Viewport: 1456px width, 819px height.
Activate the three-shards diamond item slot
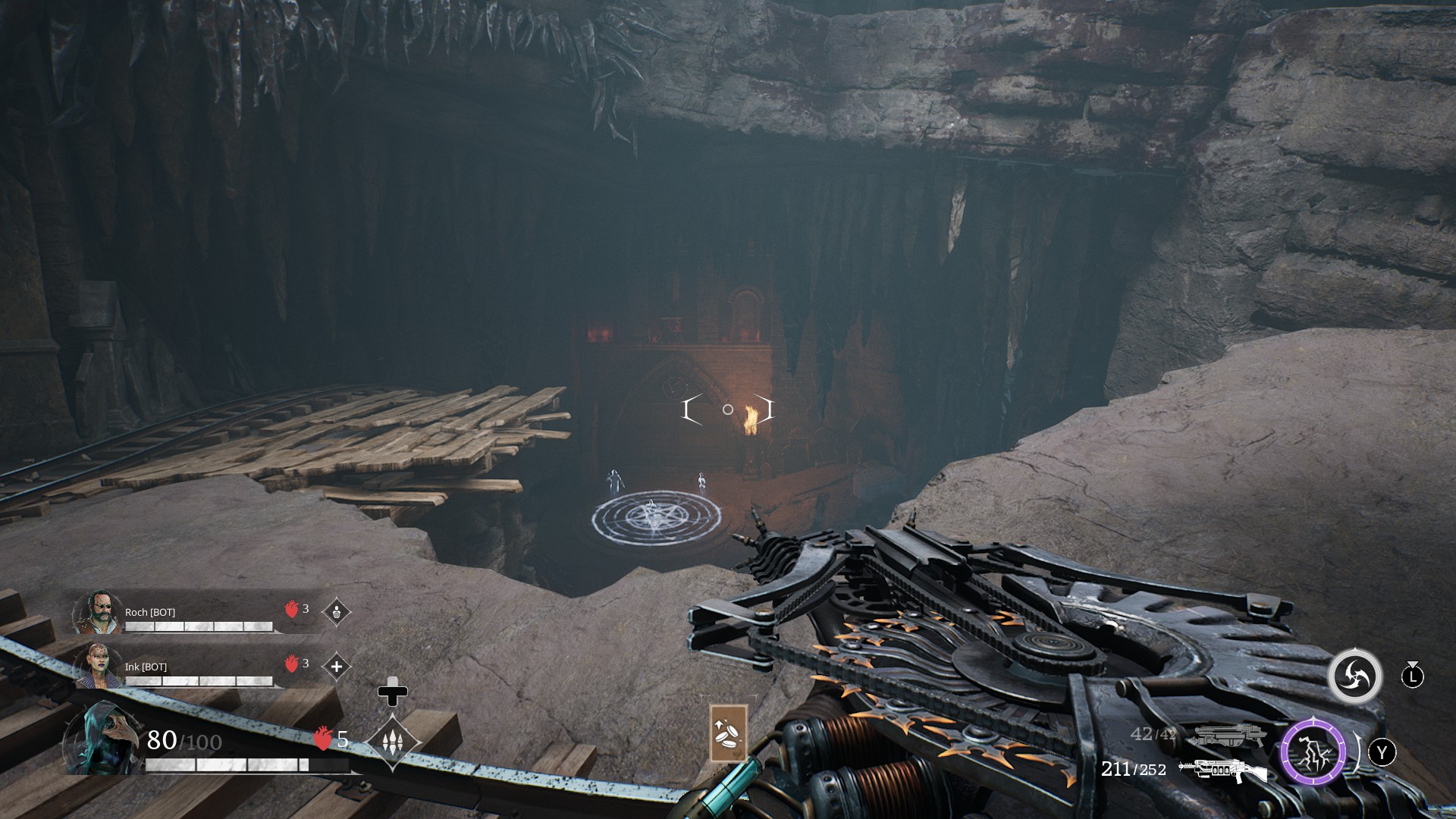coord(393,742)
